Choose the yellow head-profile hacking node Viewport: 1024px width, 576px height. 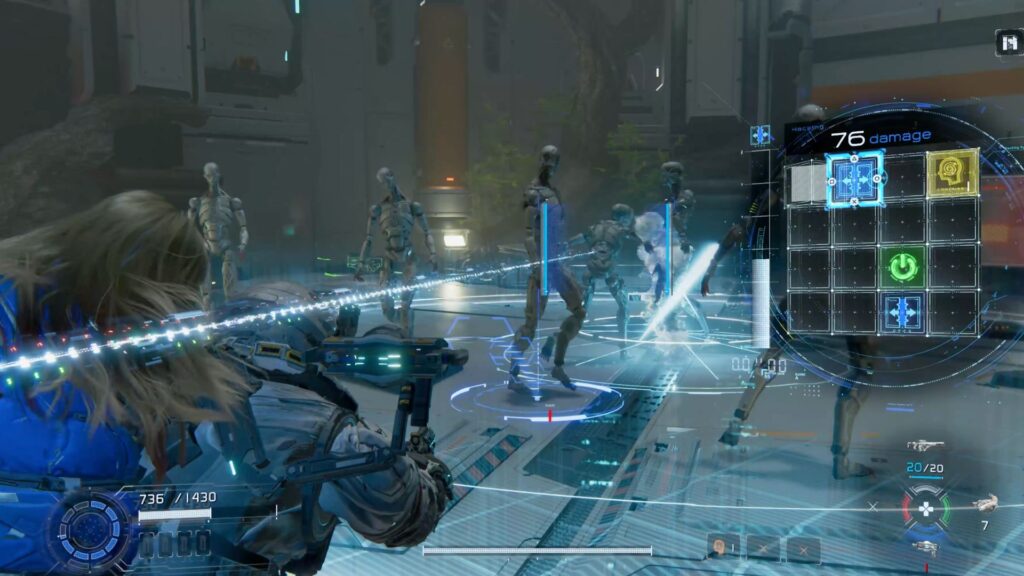coord(951,173)
